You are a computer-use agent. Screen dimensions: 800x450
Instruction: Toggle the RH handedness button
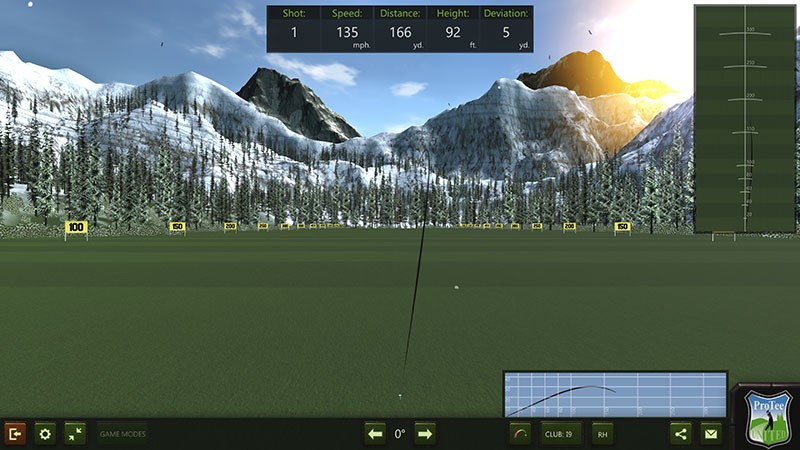click(602, 433)
